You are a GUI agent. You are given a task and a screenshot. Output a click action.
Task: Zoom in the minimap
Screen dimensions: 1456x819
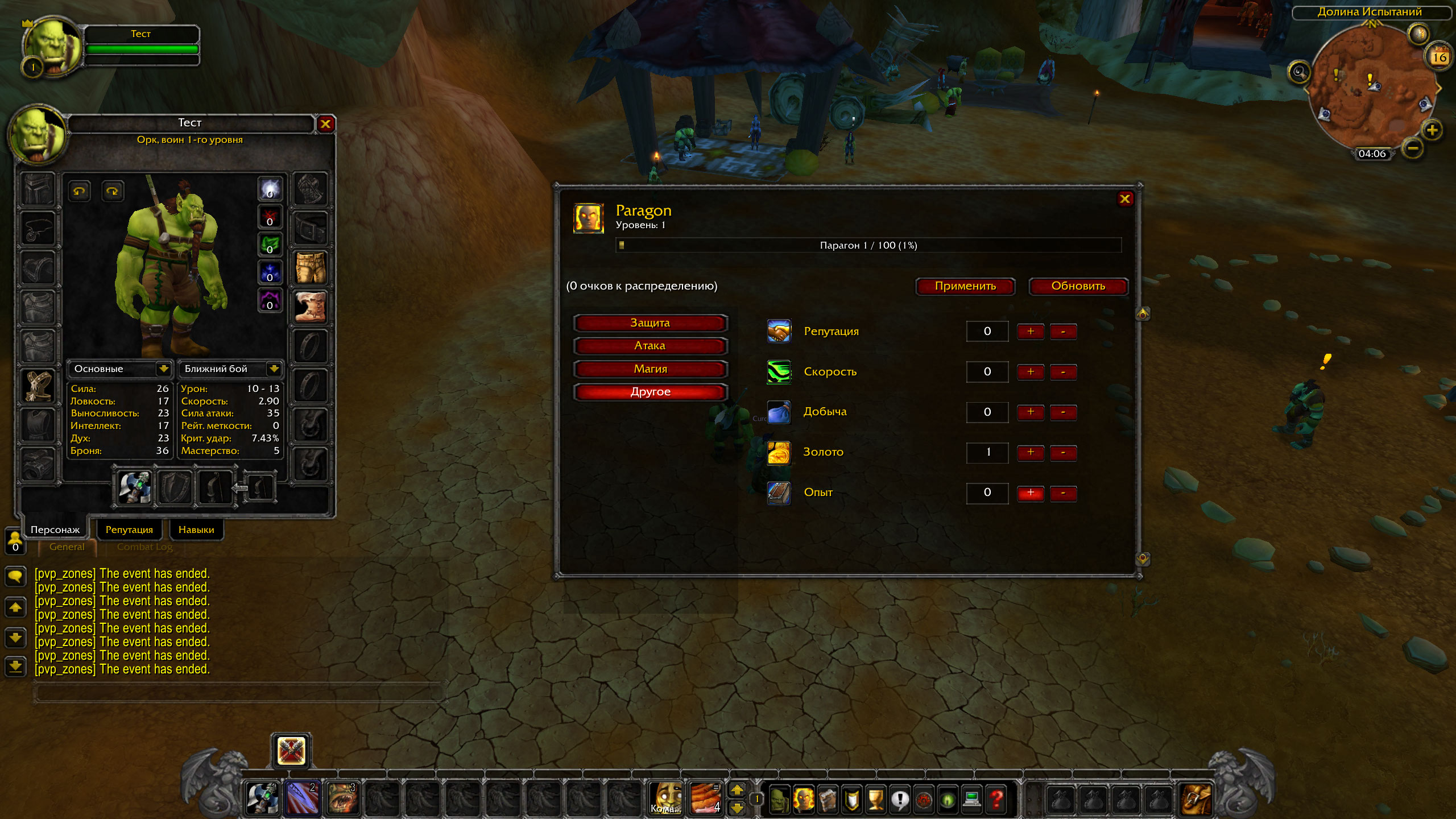pyautogui.click(x=1432, y=130)
